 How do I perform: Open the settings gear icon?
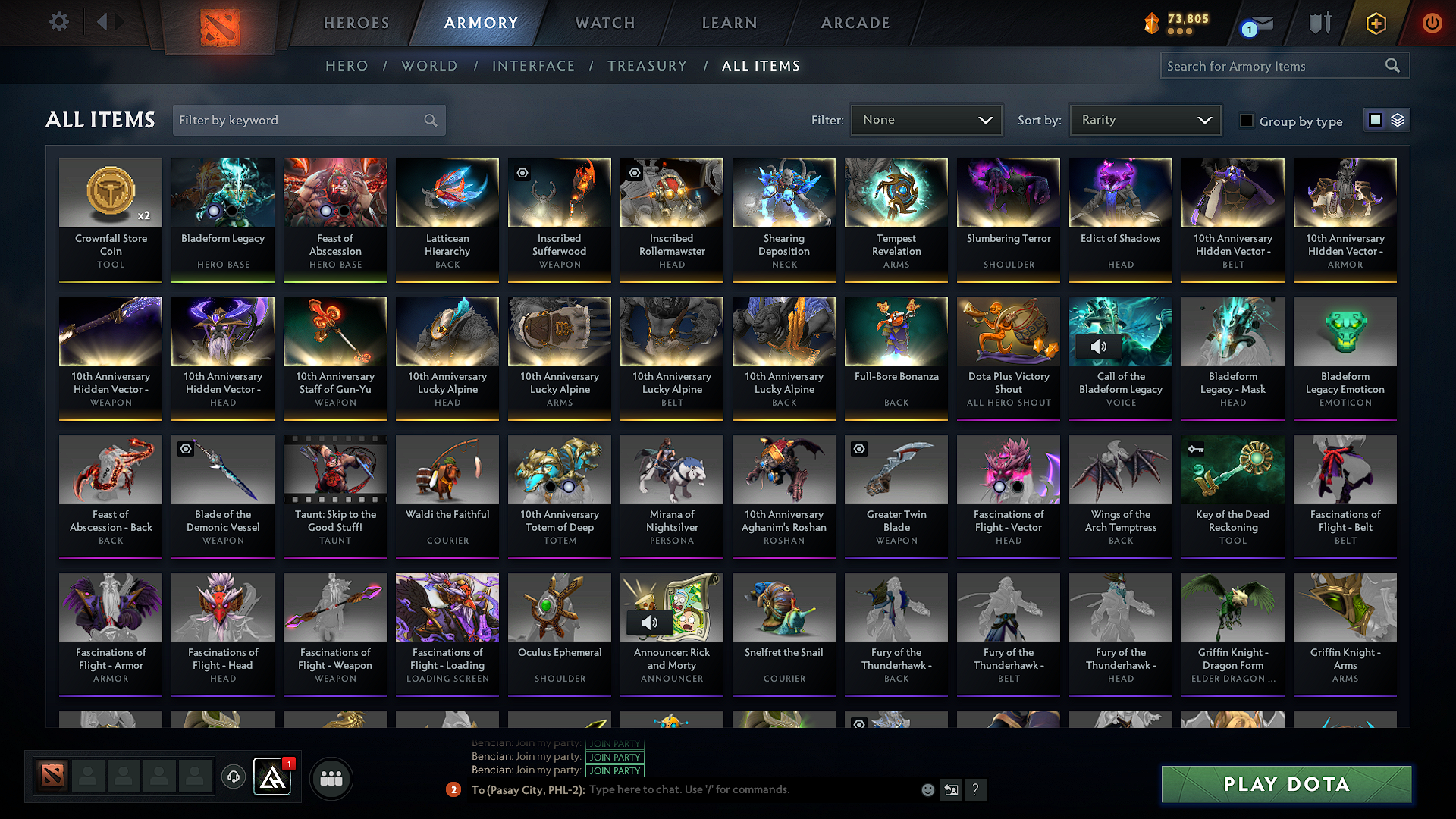(58, 22)
